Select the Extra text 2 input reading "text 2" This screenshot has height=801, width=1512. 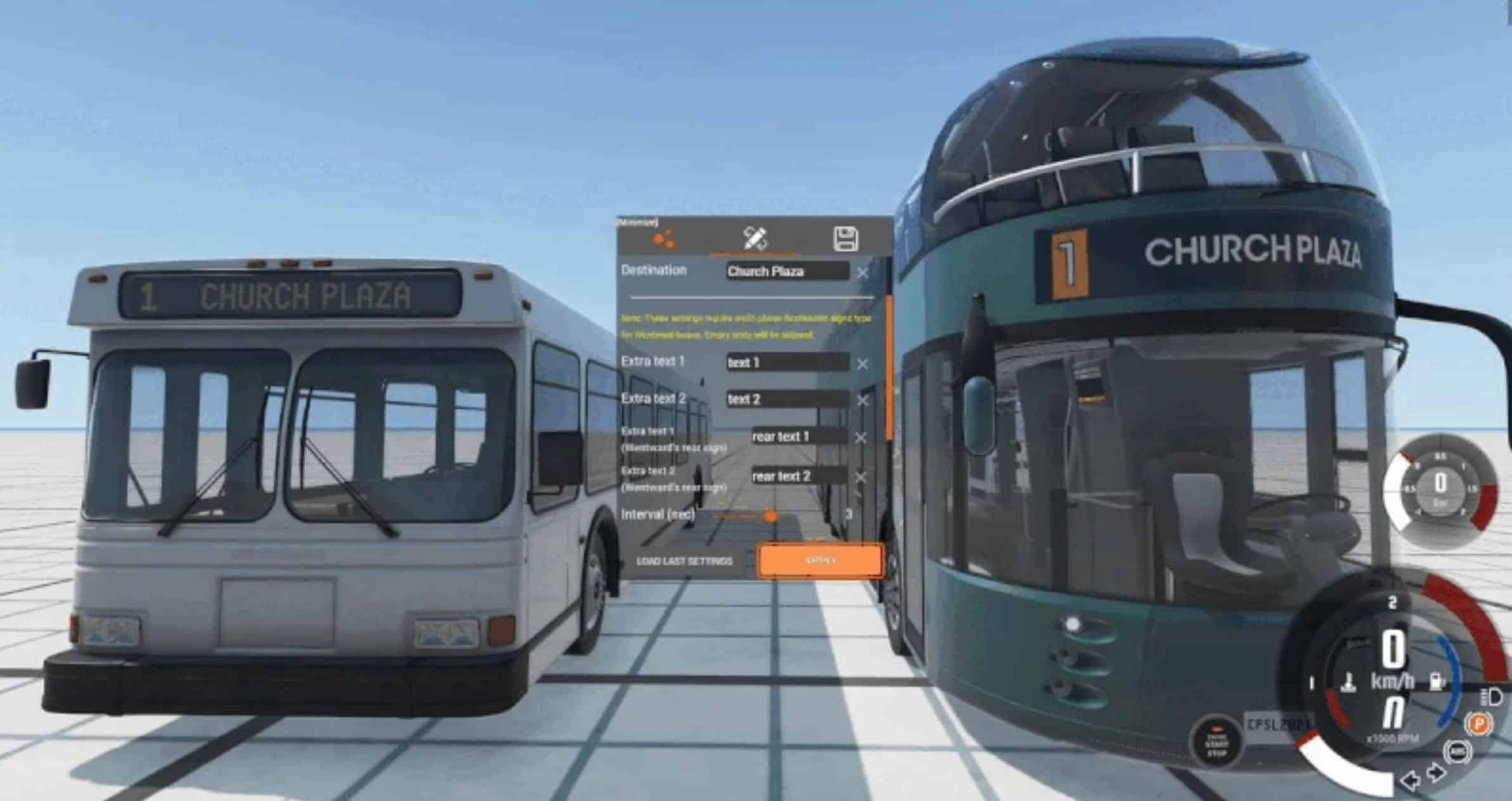pyautogui.click(x=787, y=400)
